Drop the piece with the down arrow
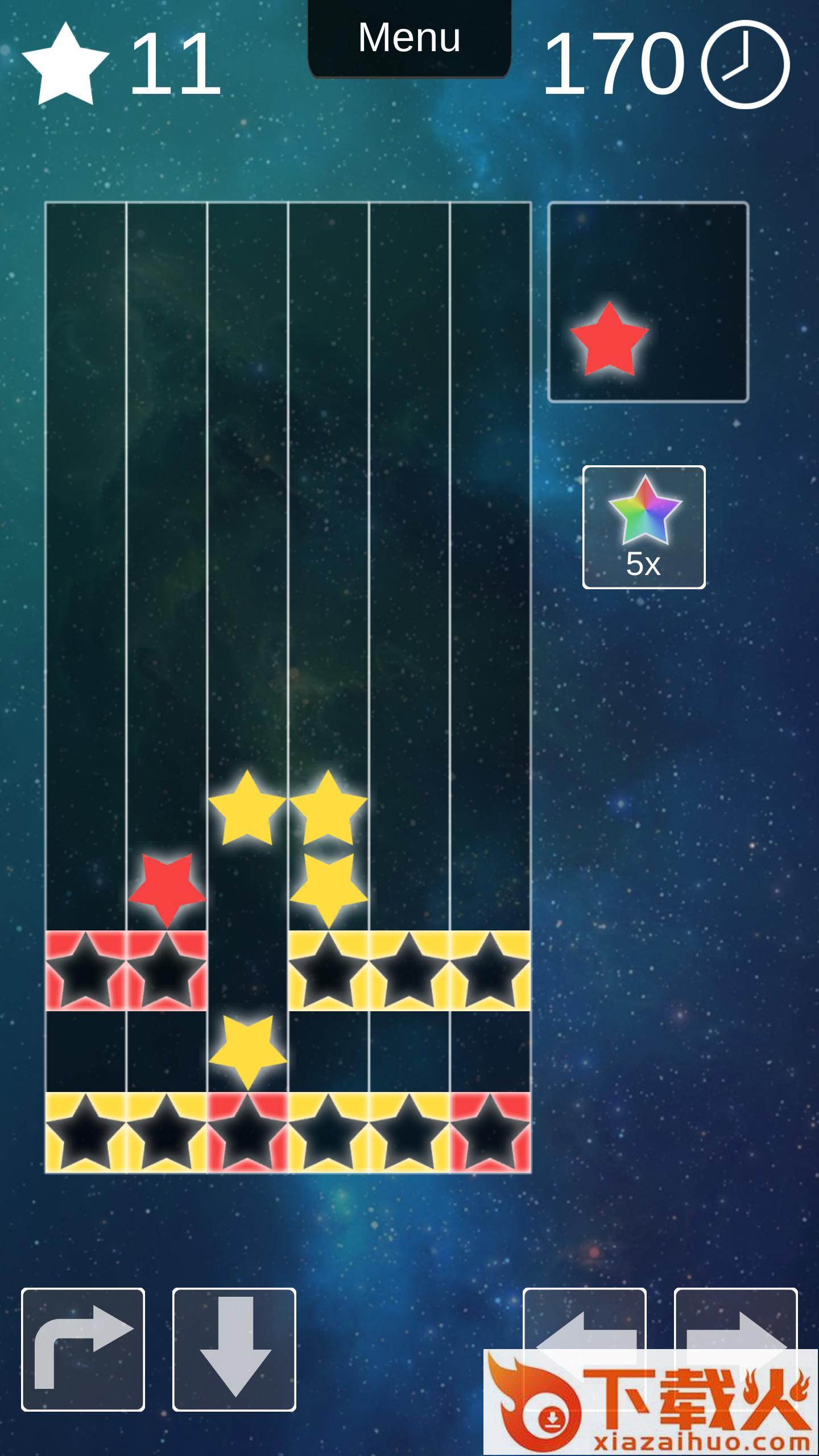Viewport: 819px width, 1456px height. (x=234, y=1349)
